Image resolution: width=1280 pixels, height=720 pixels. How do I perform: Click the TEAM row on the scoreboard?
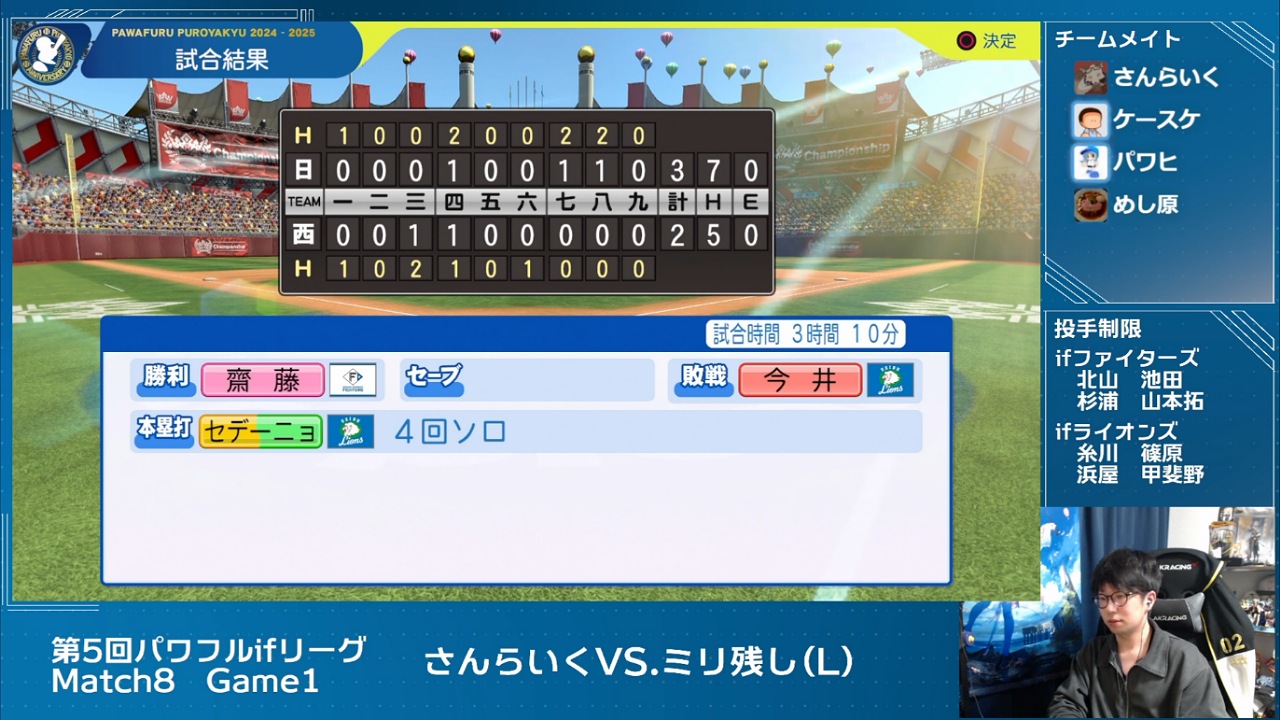point(303,201)
